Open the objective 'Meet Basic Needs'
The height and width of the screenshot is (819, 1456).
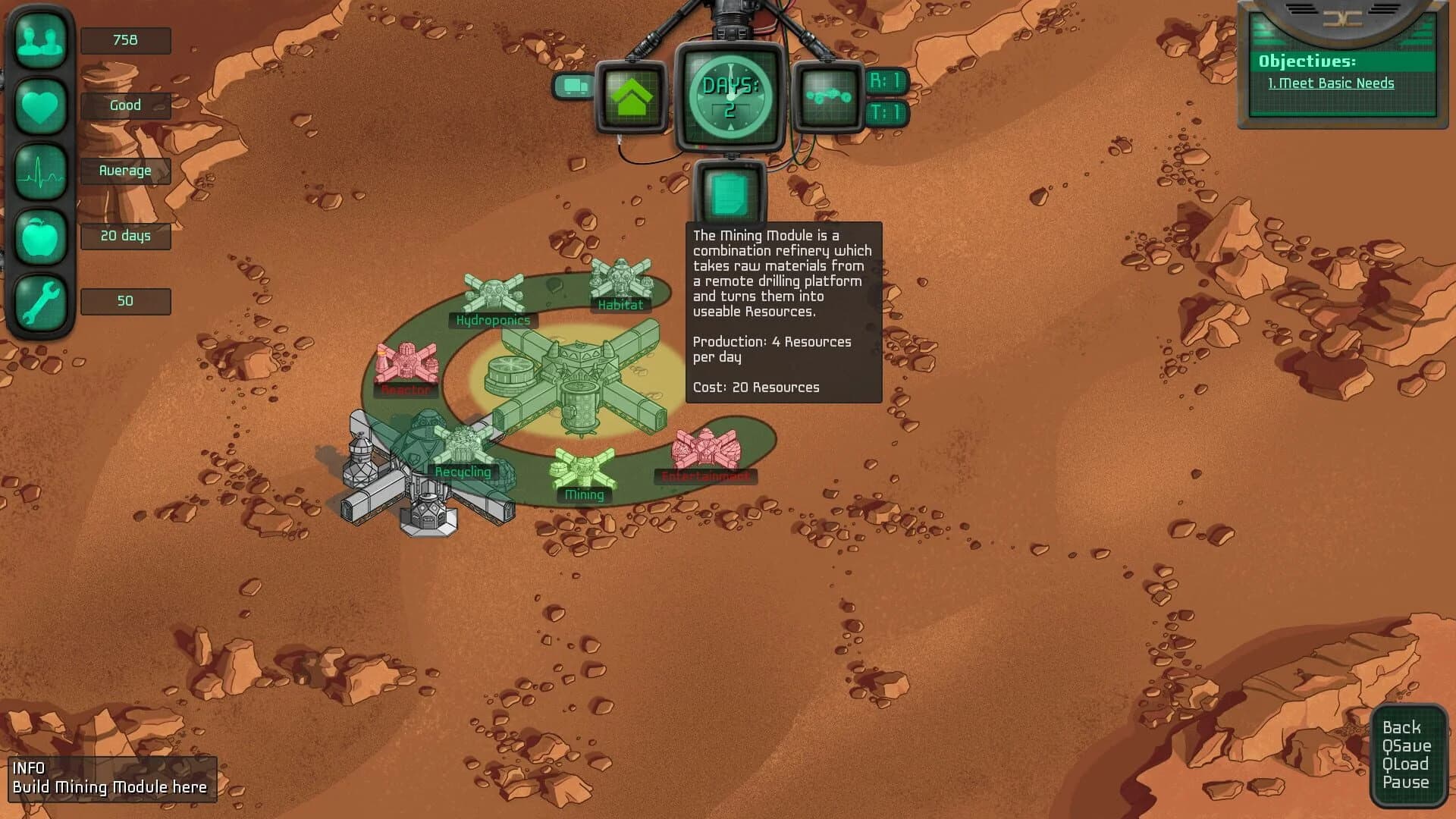click(1332, 83)
